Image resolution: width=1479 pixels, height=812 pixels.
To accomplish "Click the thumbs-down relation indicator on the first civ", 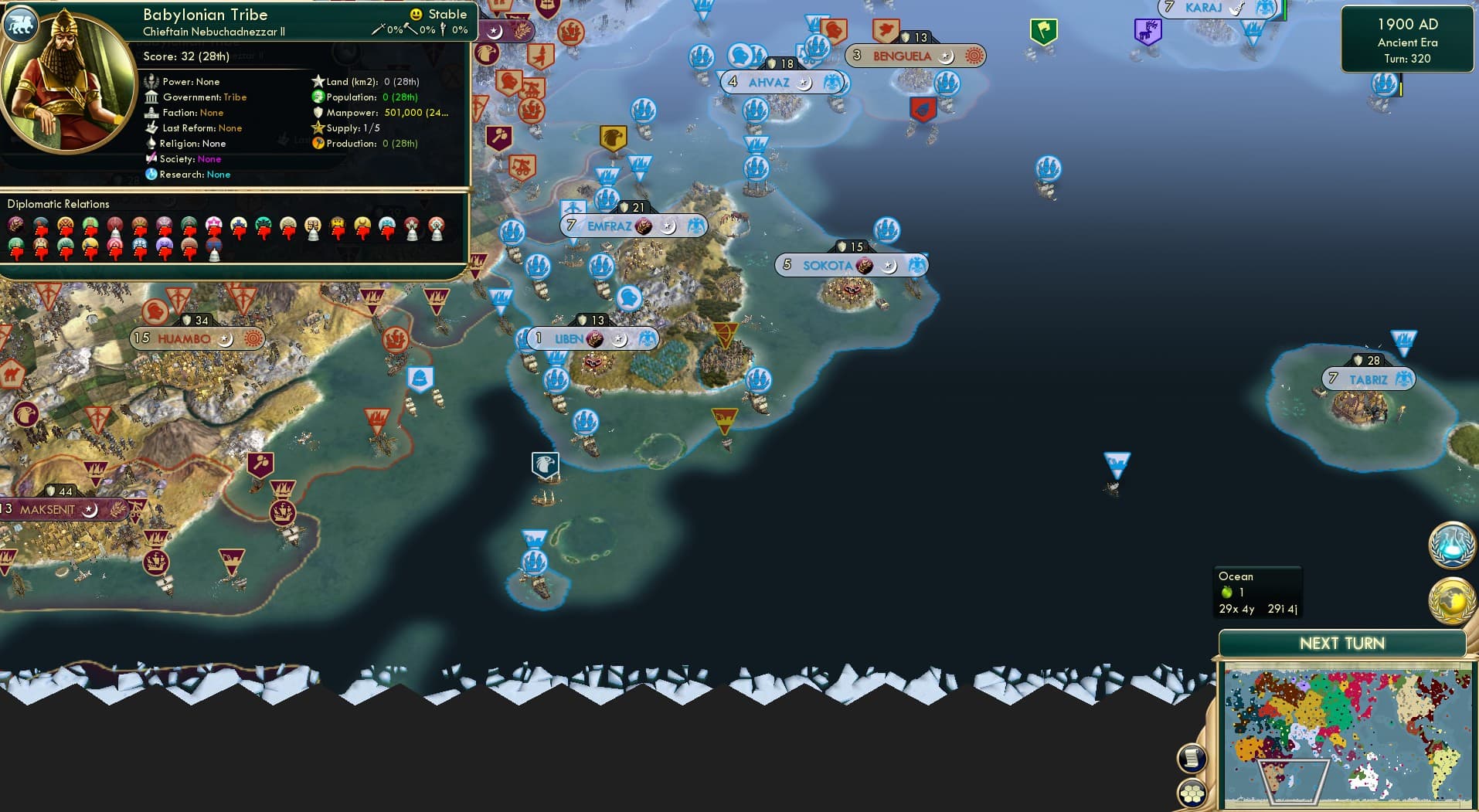I will click(x=41, y=231).
